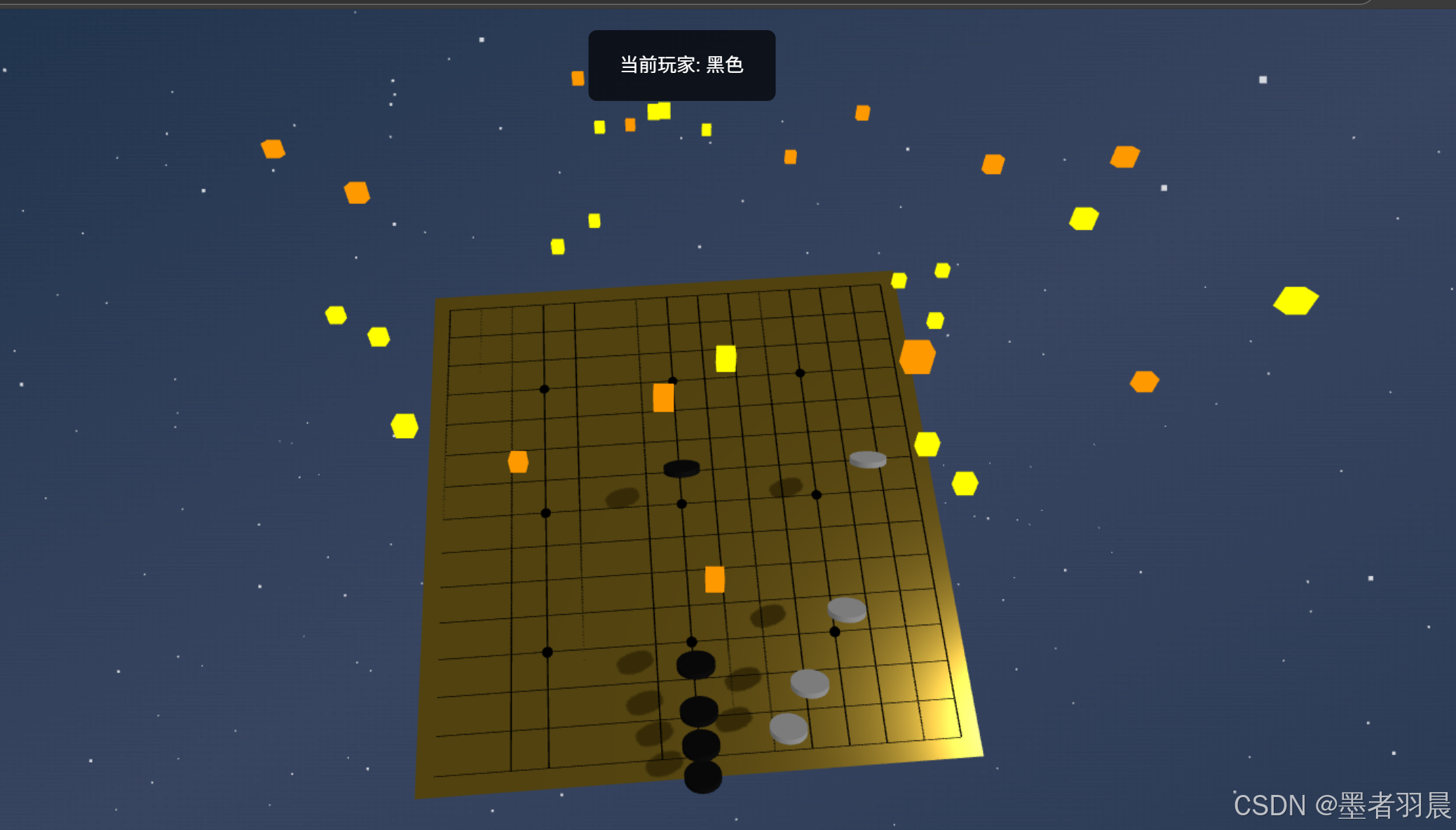The image size is (1456, 830).
Task: Select the lone black stone near board center
Action: coord(683,468)
